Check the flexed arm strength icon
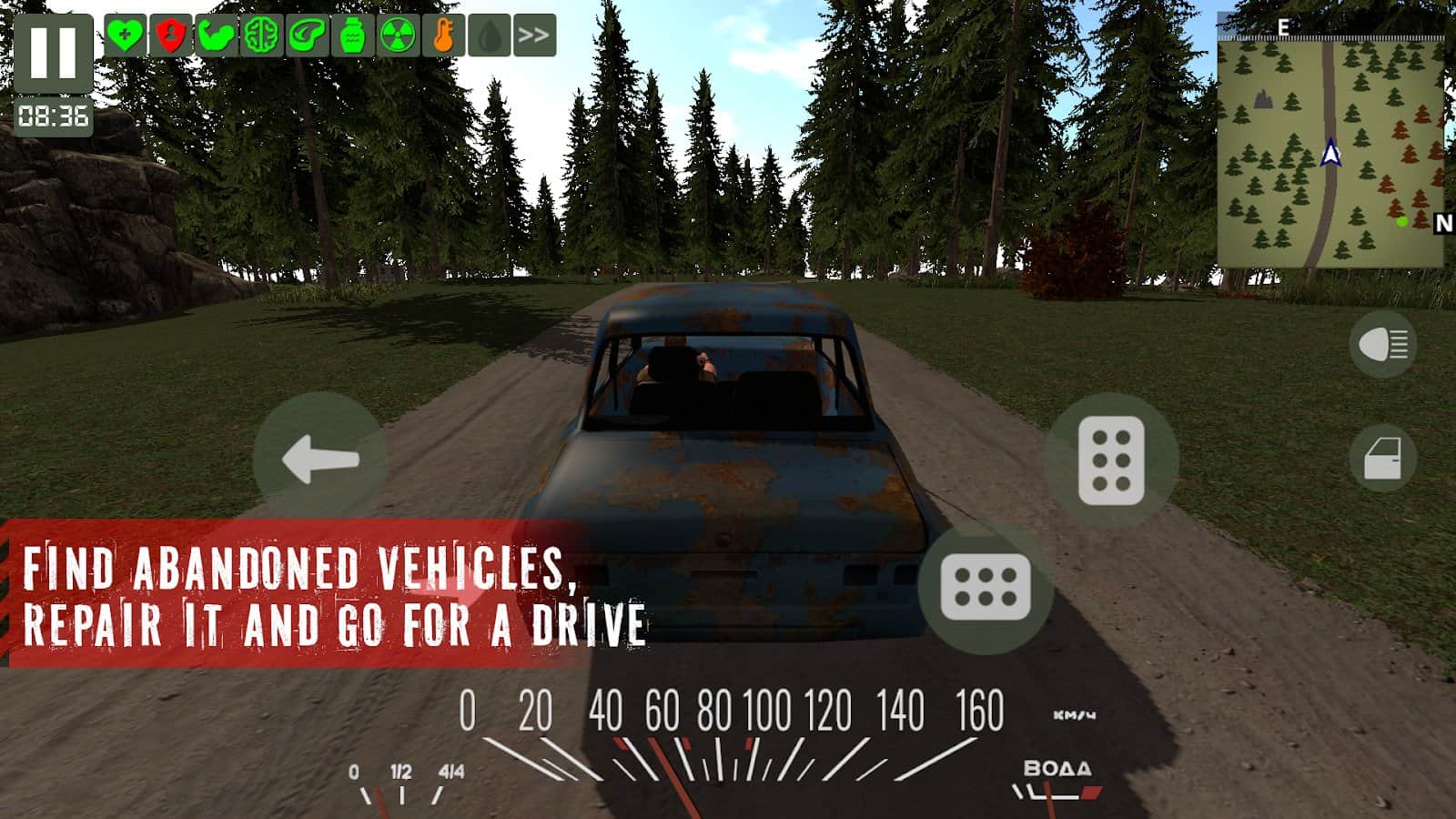This screenshot has height=819, width=1456. click(x=216, y=35)
